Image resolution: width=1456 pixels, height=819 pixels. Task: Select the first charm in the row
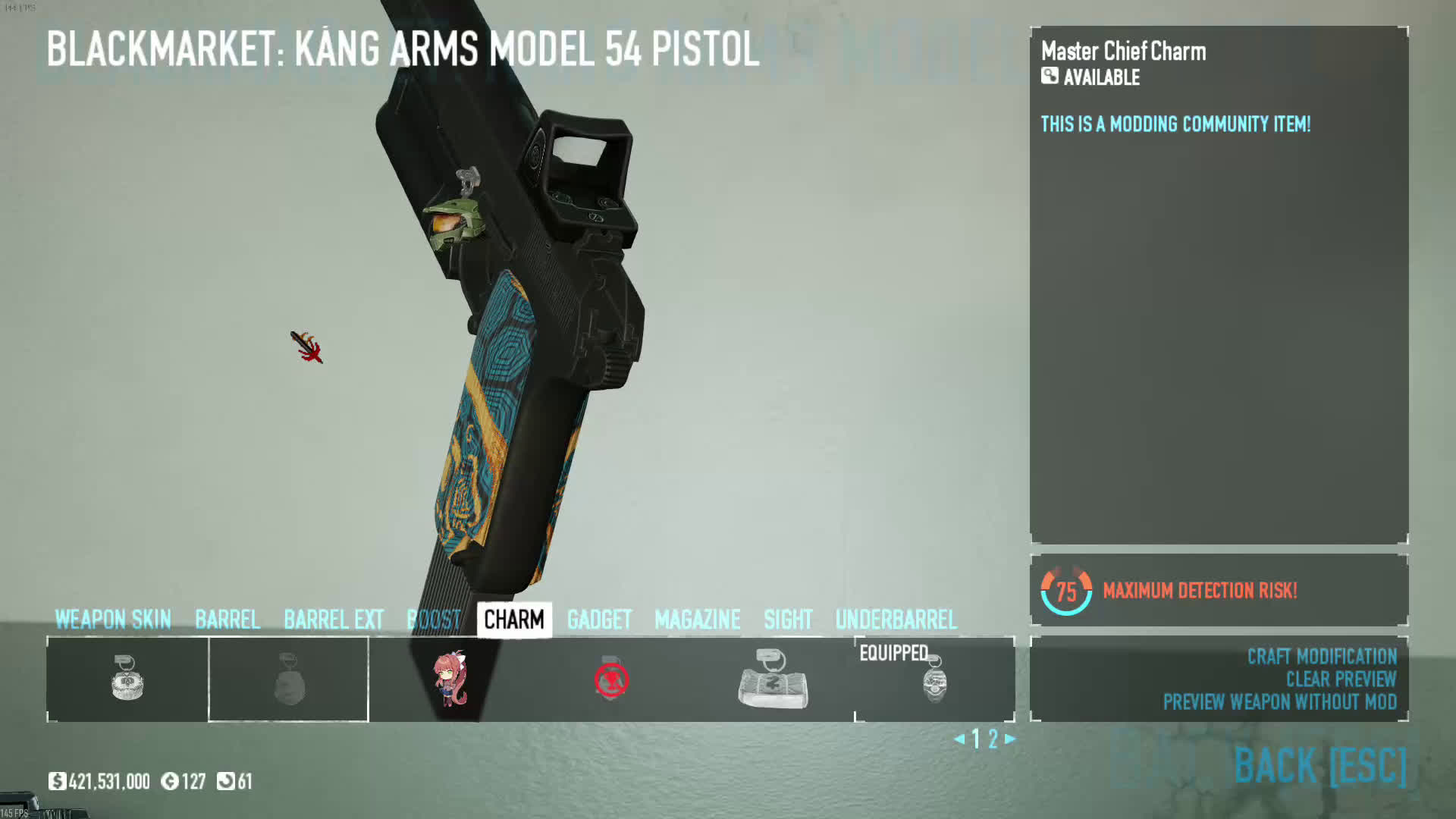tap(127, 679)
